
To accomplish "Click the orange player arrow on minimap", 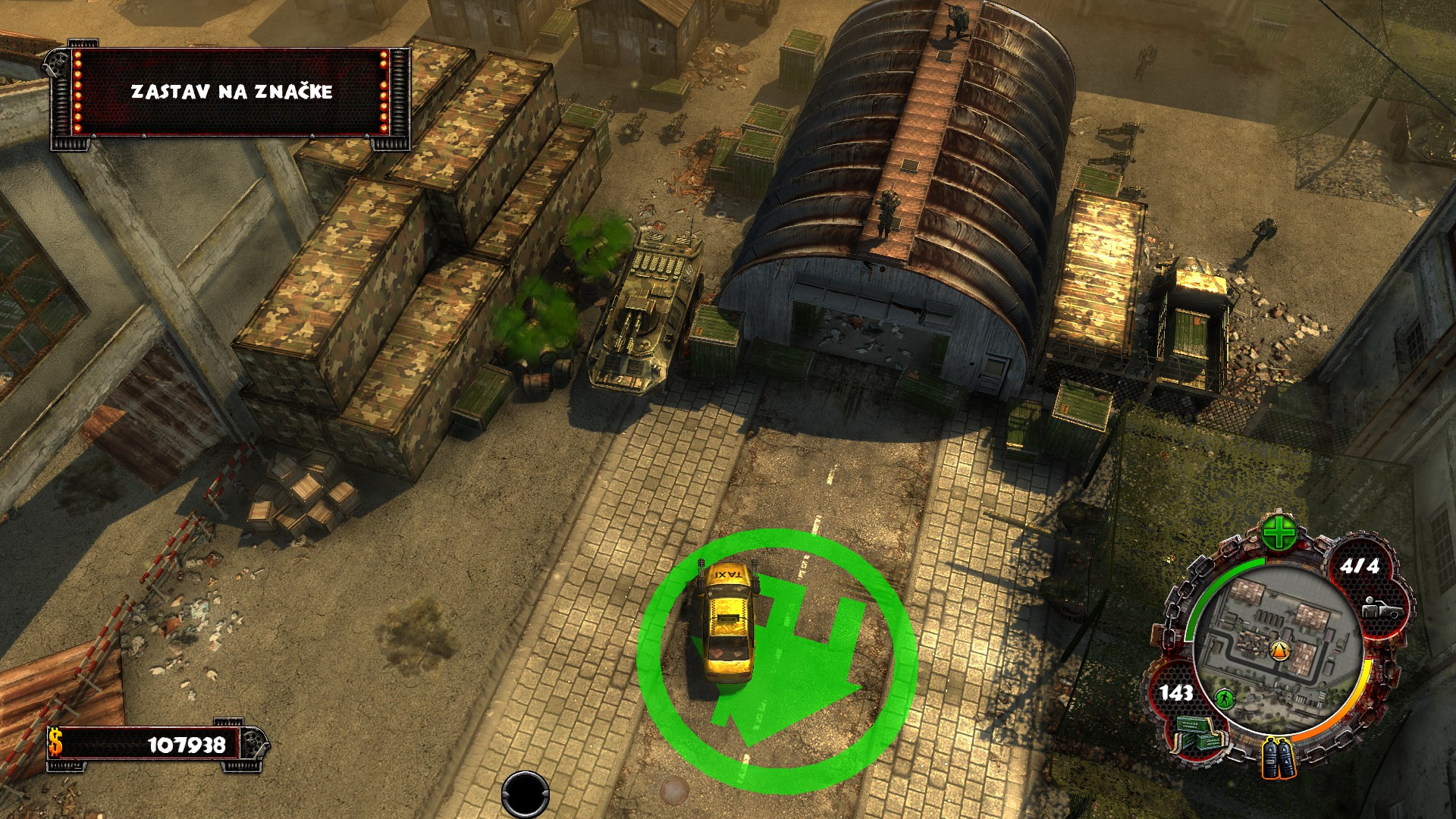I will pyautogui.click(x=1279, y=650).
